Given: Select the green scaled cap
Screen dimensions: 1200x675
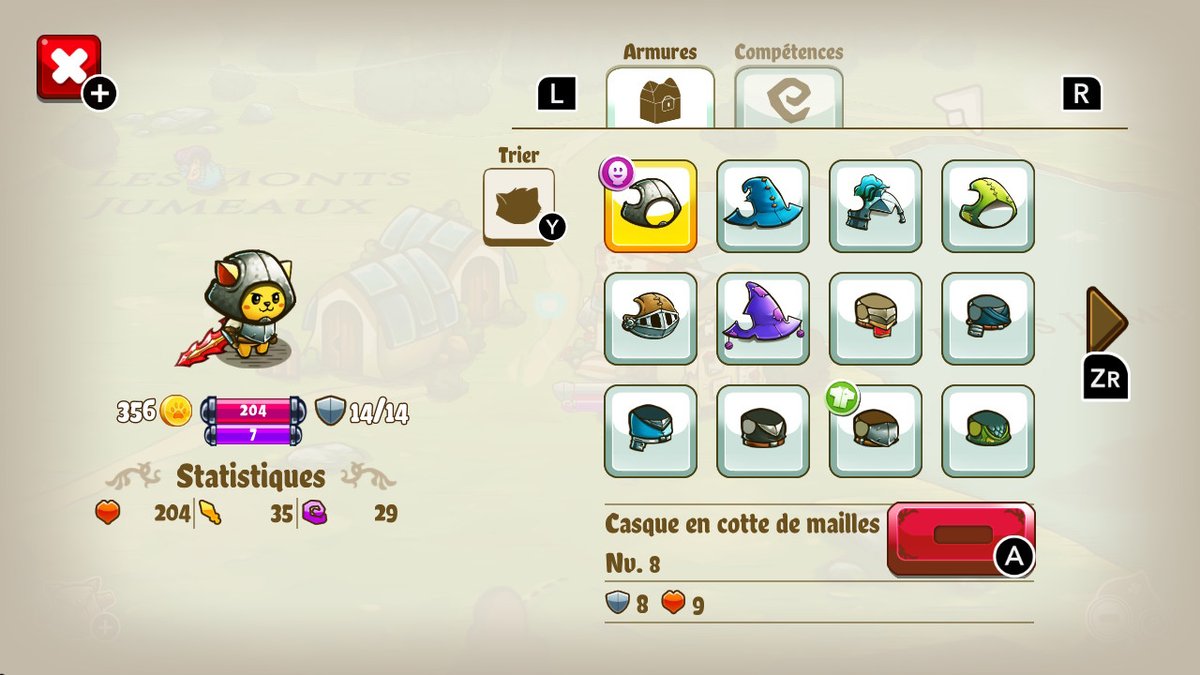Looking at the screenshot, I should pos(988,431).
